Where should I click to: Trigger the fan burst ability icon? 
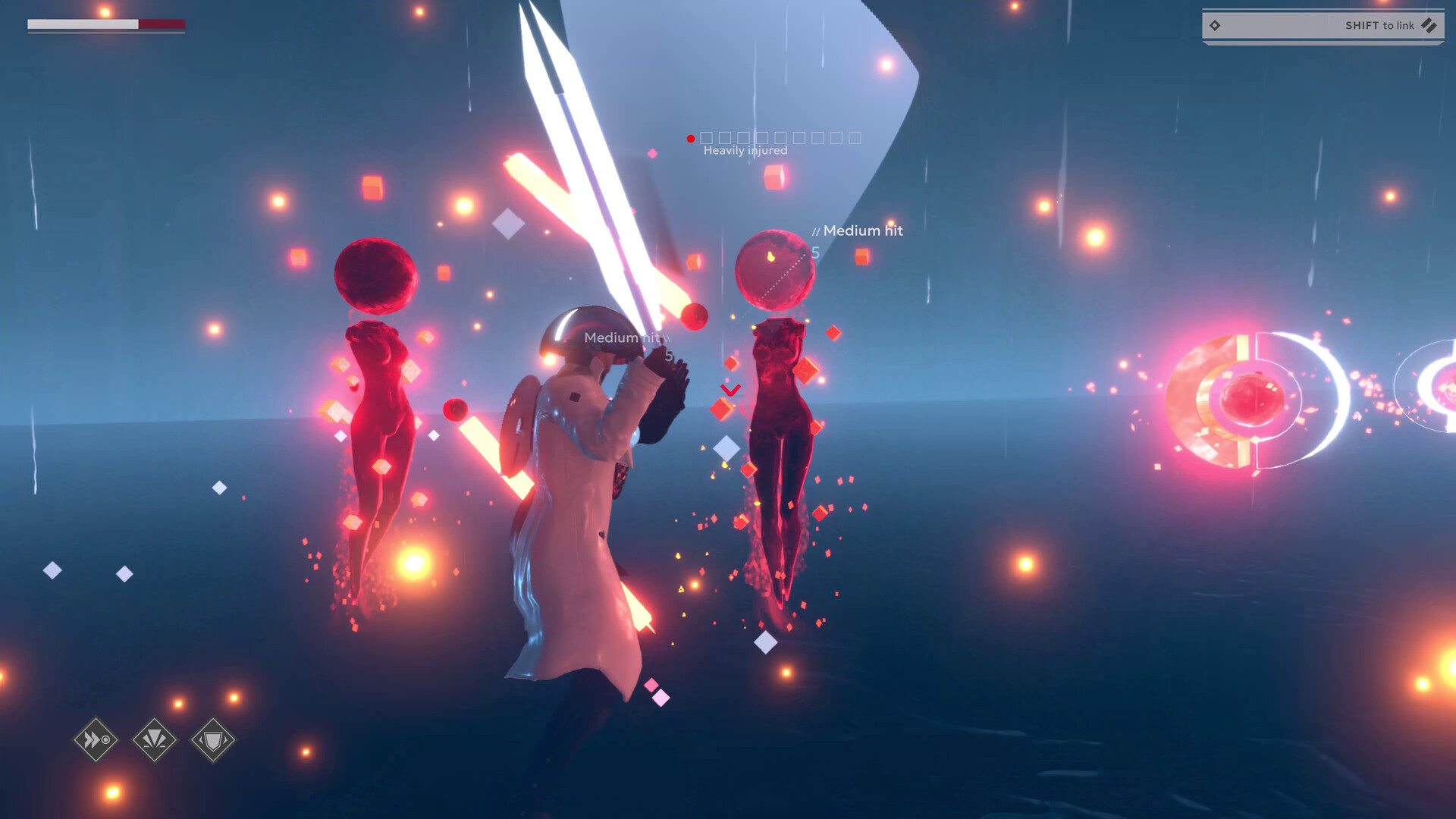click(x=155, y=739)
